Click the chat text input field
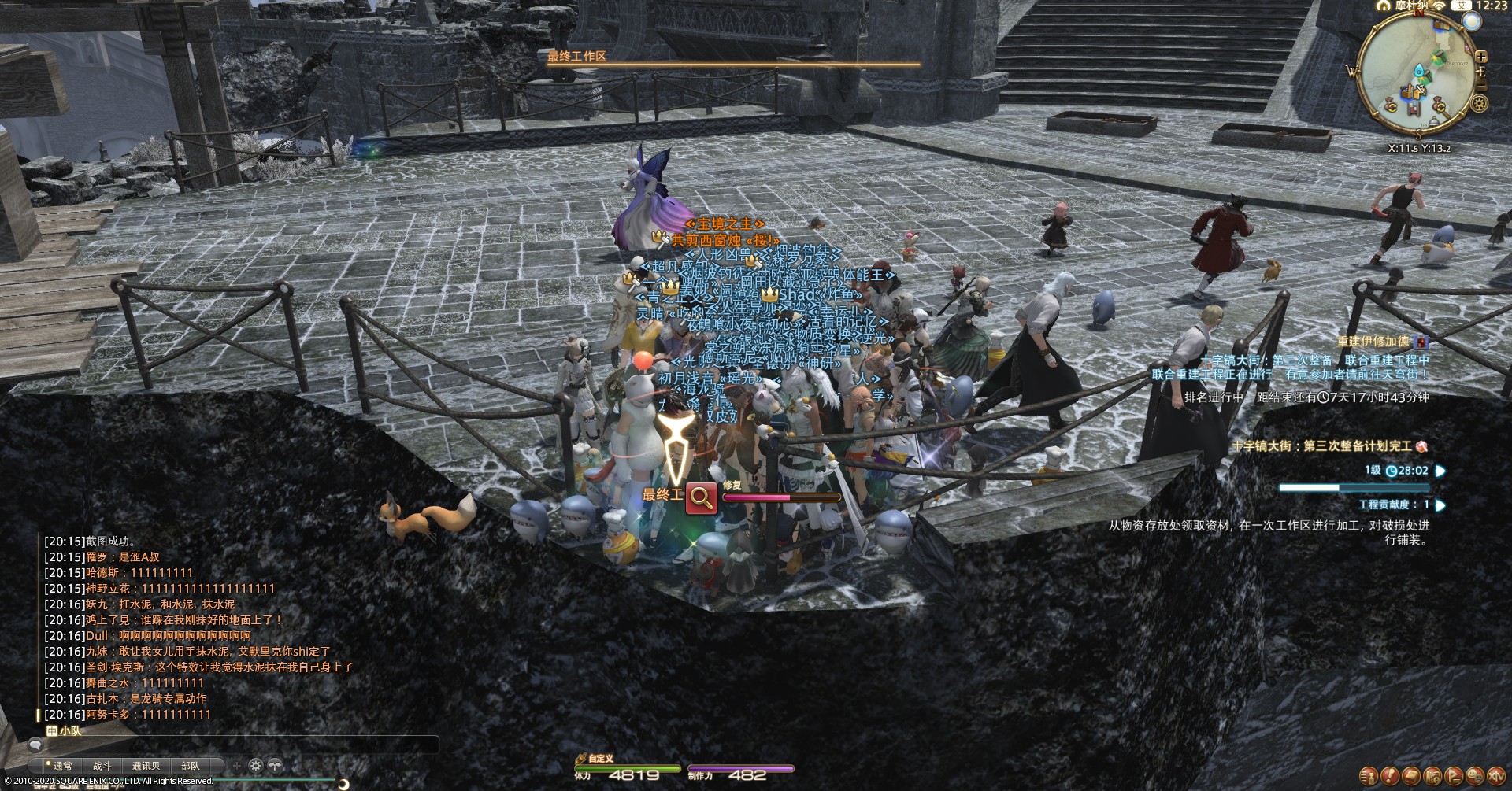This screenshot has height=791, width=1512. pos(236,745)
